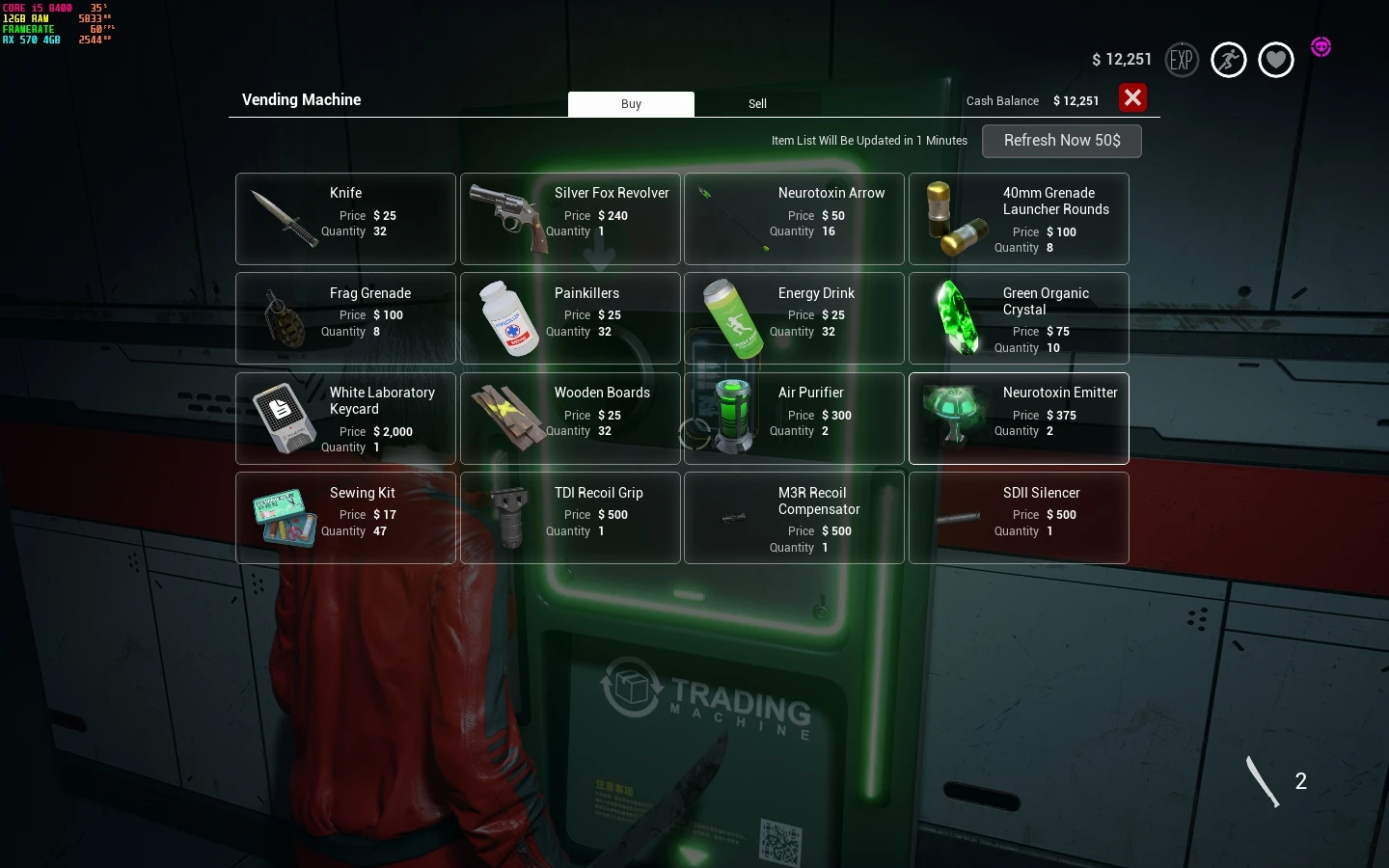Choose the Air Purifier item
This screenshot has height=868, width=1389.
pyautogui.click(x=794, y=419)
